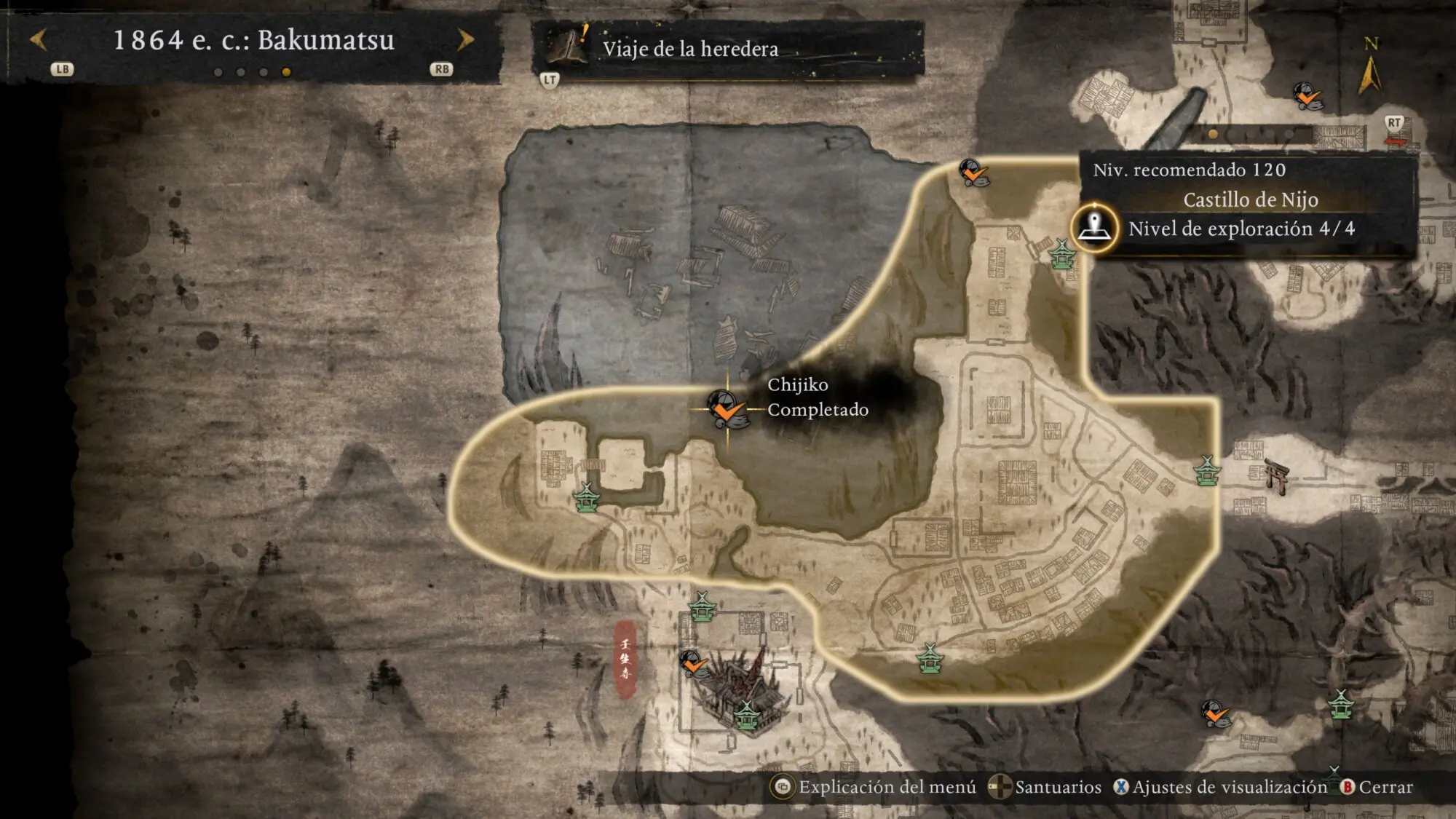Select the Castillo de Nijo location marker
This screenshot has height=819, width=1456.
pos(1094,228)
